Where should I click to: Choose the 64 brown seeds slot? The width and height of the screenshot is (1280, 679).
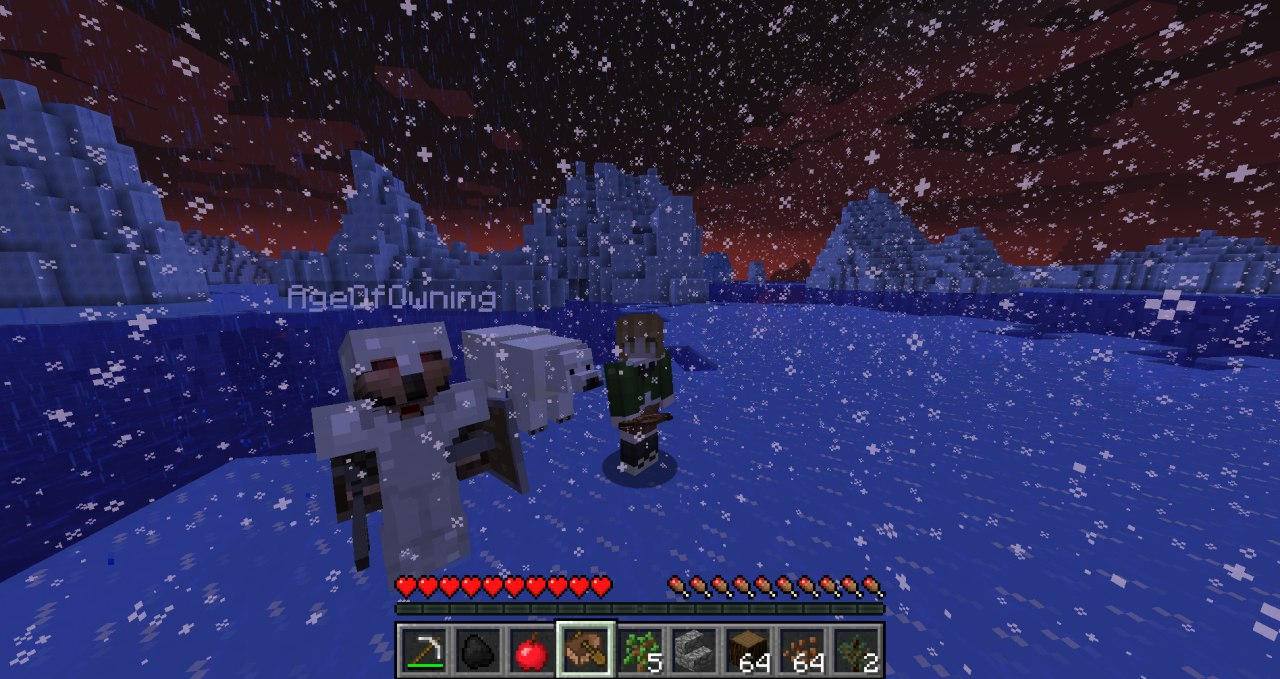(801, 651)
